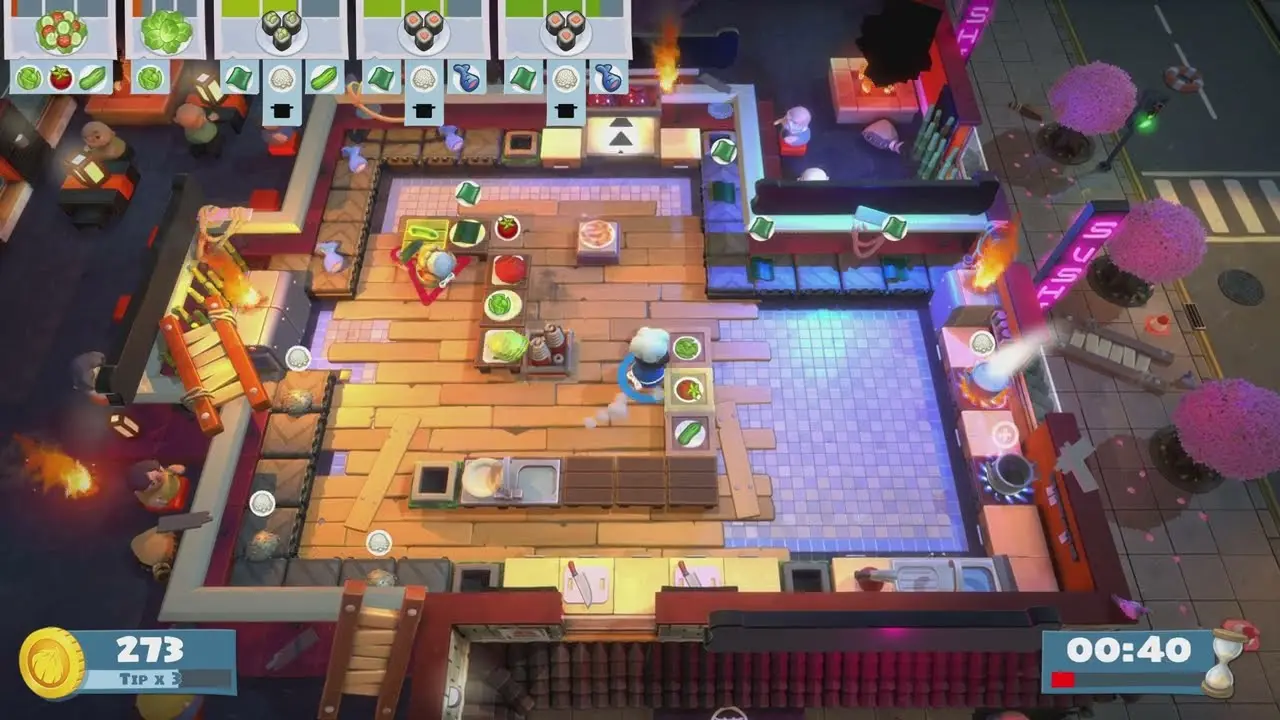Select the cucumber sushi order ticket
1280x720 pixels.
pyautogui.click(x=281, y=30)
